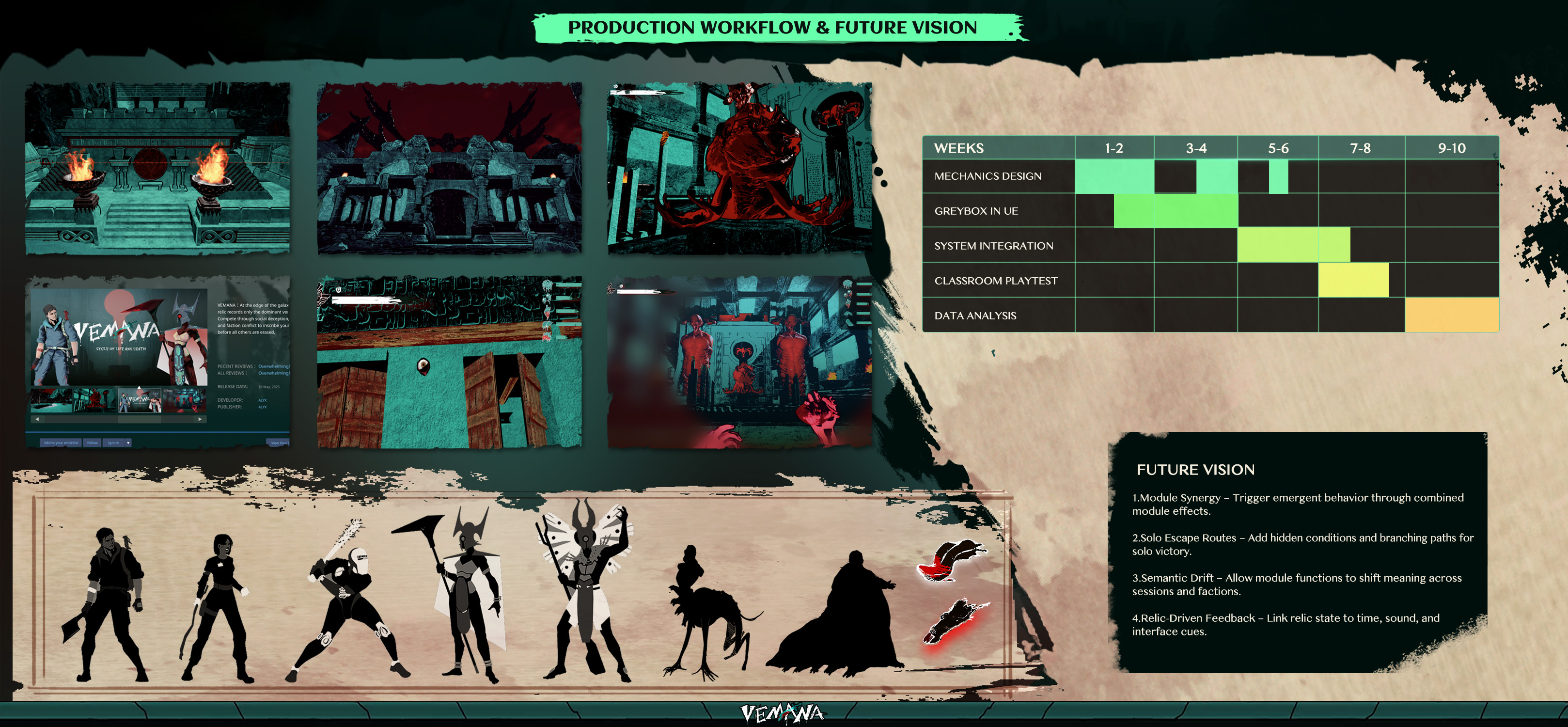
Task: Click the Add to your wishlist button
Action: pos(61,443)
